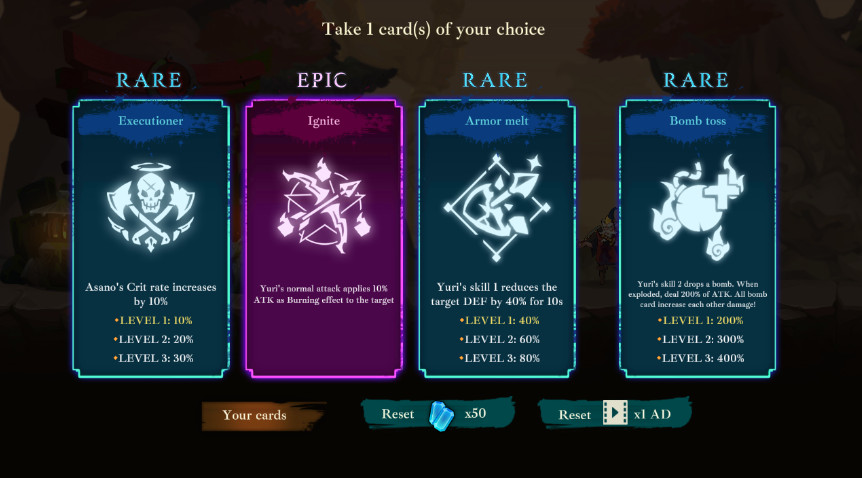Screen dimensions: 862x478
Task: Take the Bomb toss card
Action: tap(697, 238)
